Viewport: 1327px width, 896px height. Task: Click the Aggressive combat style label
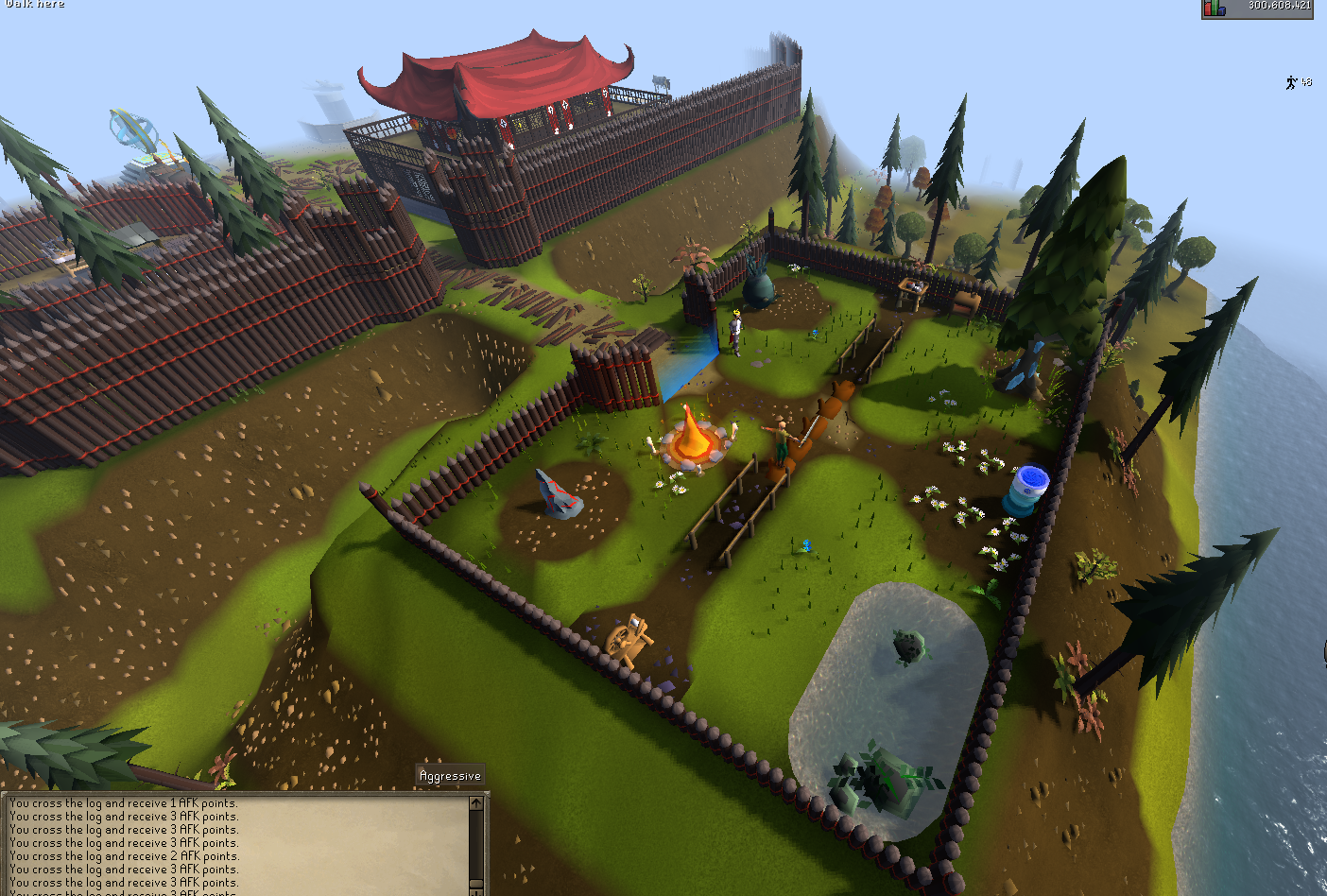(x=450, y=776)
